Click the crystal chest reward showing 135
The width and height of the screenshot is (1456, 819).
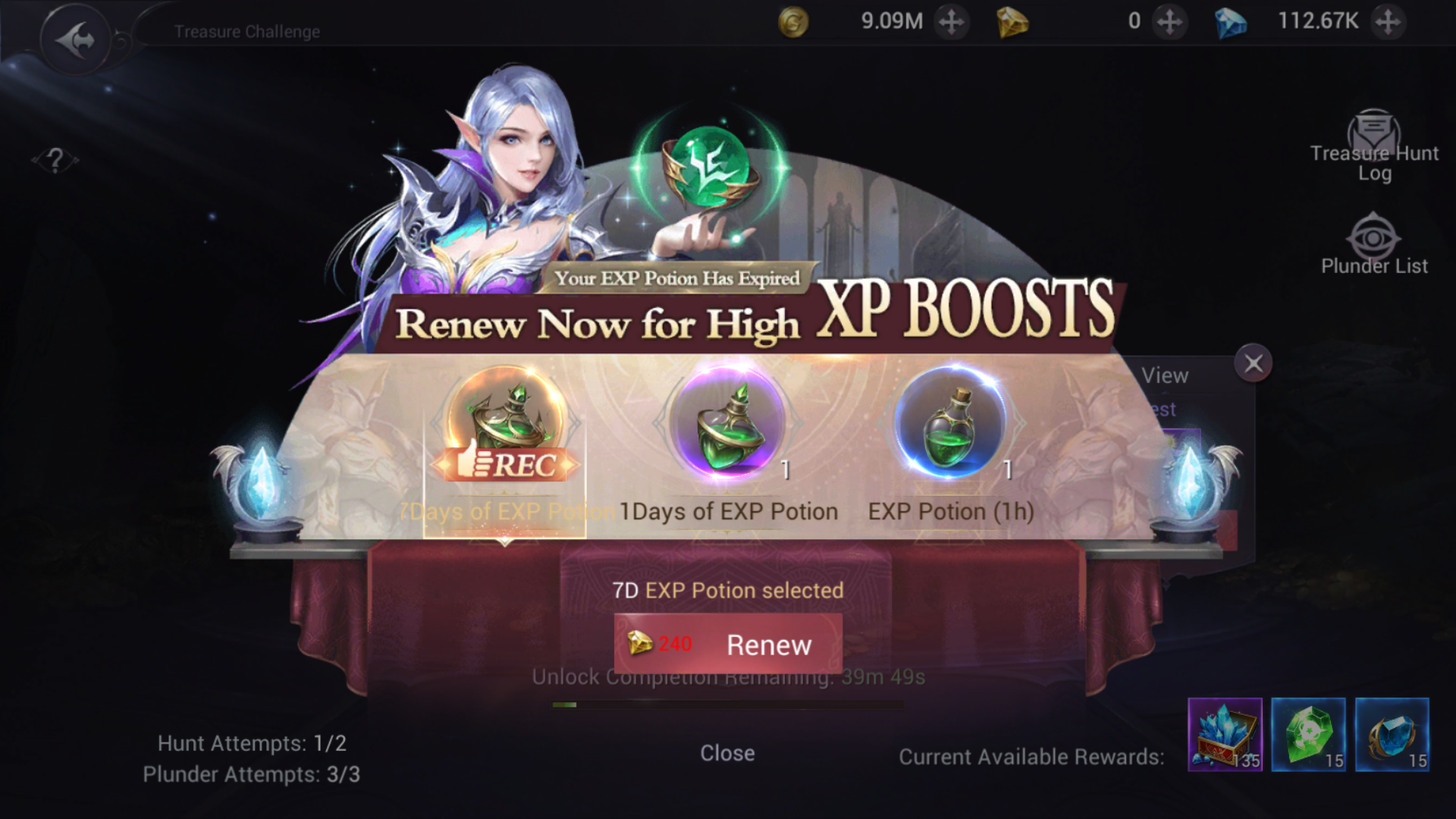(1224, 734)
